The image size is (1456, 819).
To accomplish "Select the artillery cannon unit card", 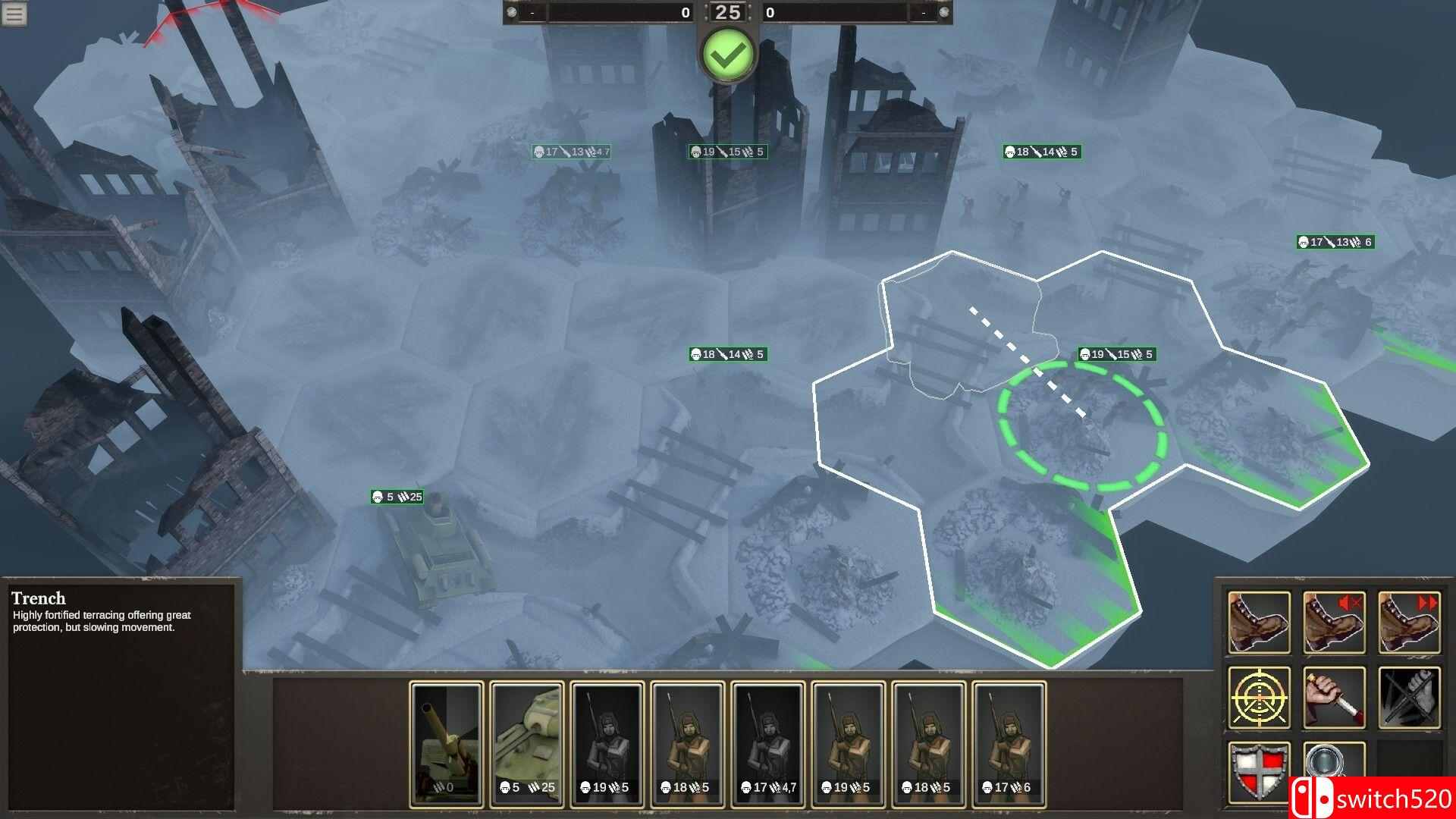I will coord(447,743).
